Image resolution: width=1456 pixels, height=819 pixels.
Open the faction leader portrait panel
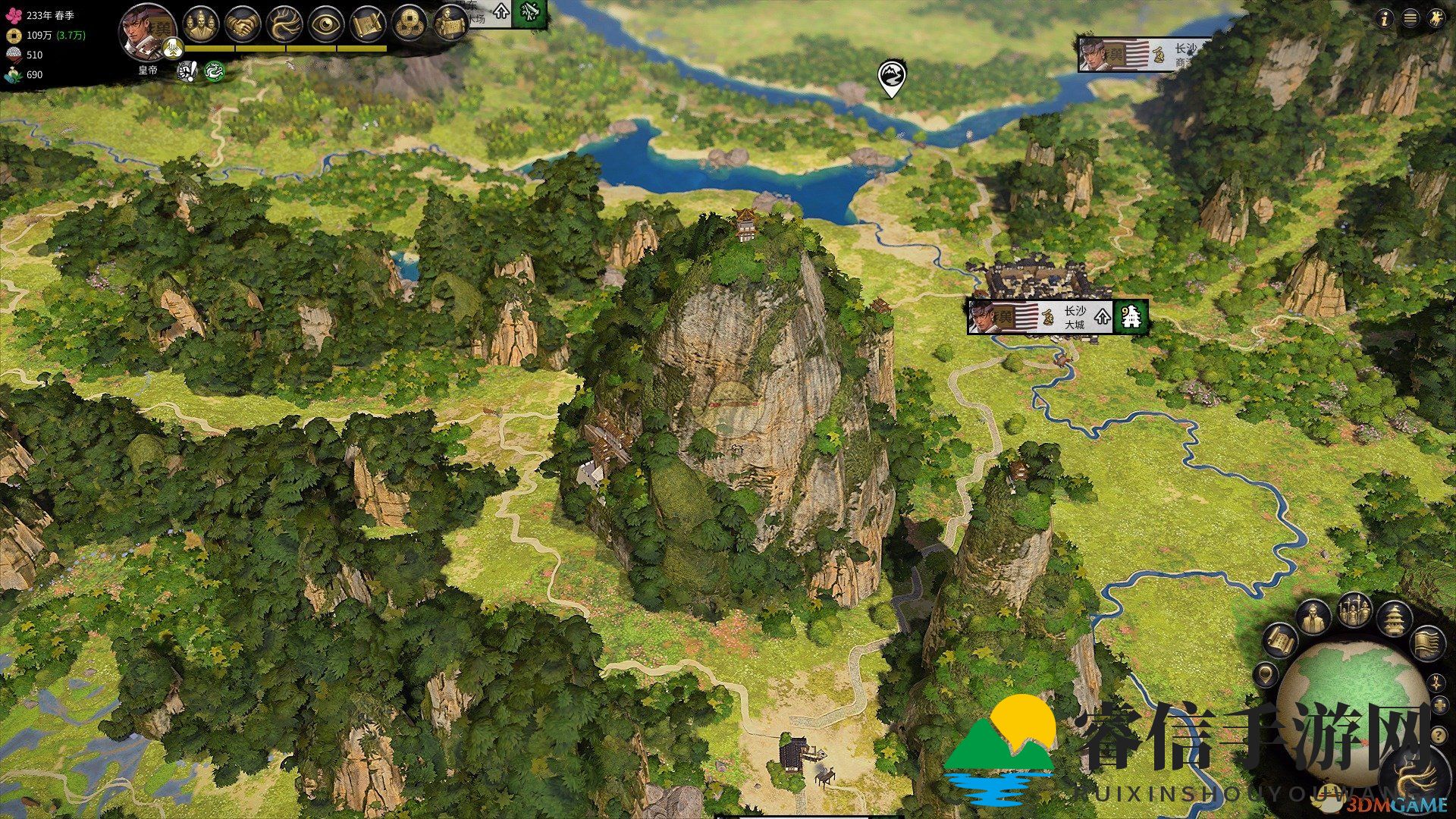point(146,30)
